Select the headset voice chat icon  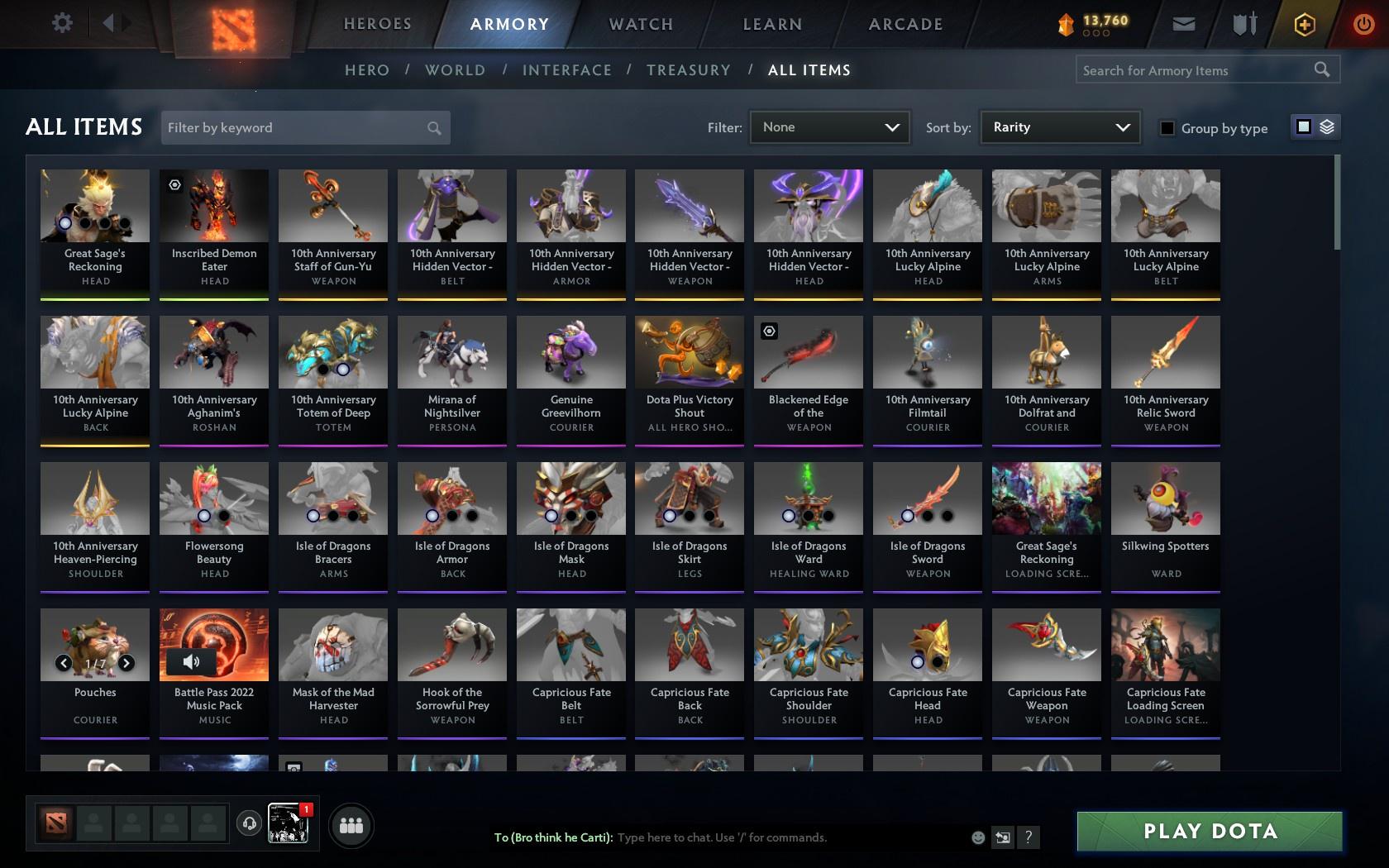coord(249,822)
